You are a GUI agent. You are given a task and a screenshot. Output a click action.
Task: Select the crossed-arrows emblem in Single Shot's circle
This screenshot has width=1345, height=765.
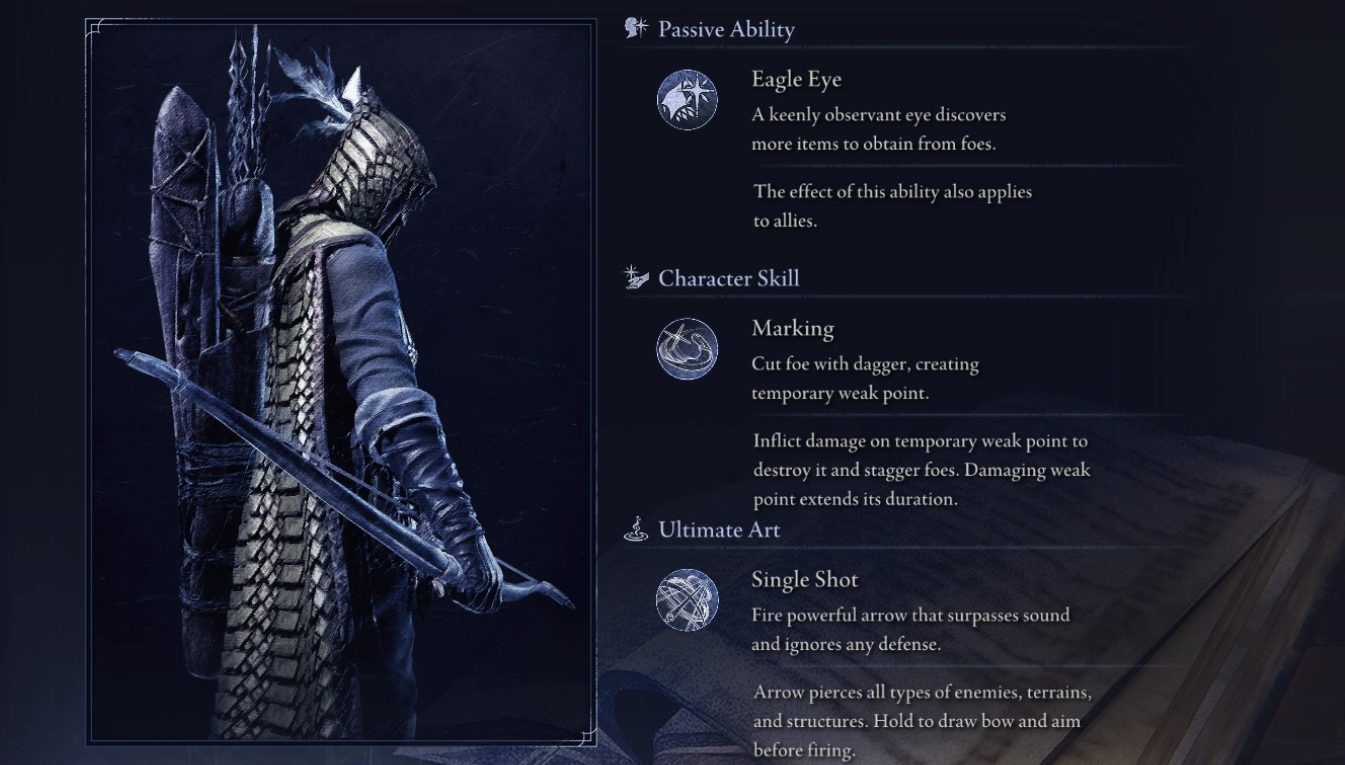(x=686, y=599)
